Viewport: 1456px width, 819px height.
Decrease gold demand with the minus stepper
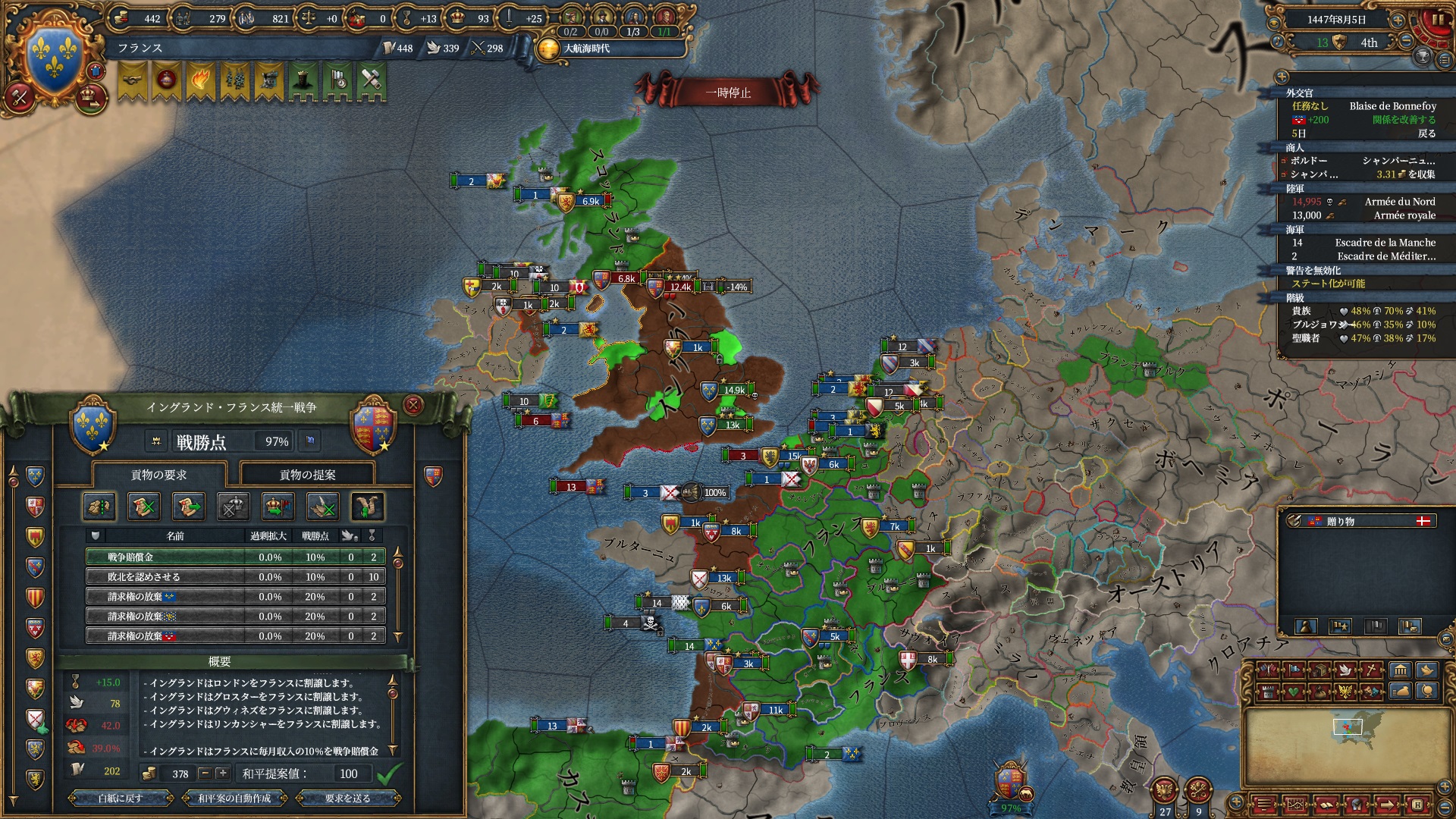205,773
